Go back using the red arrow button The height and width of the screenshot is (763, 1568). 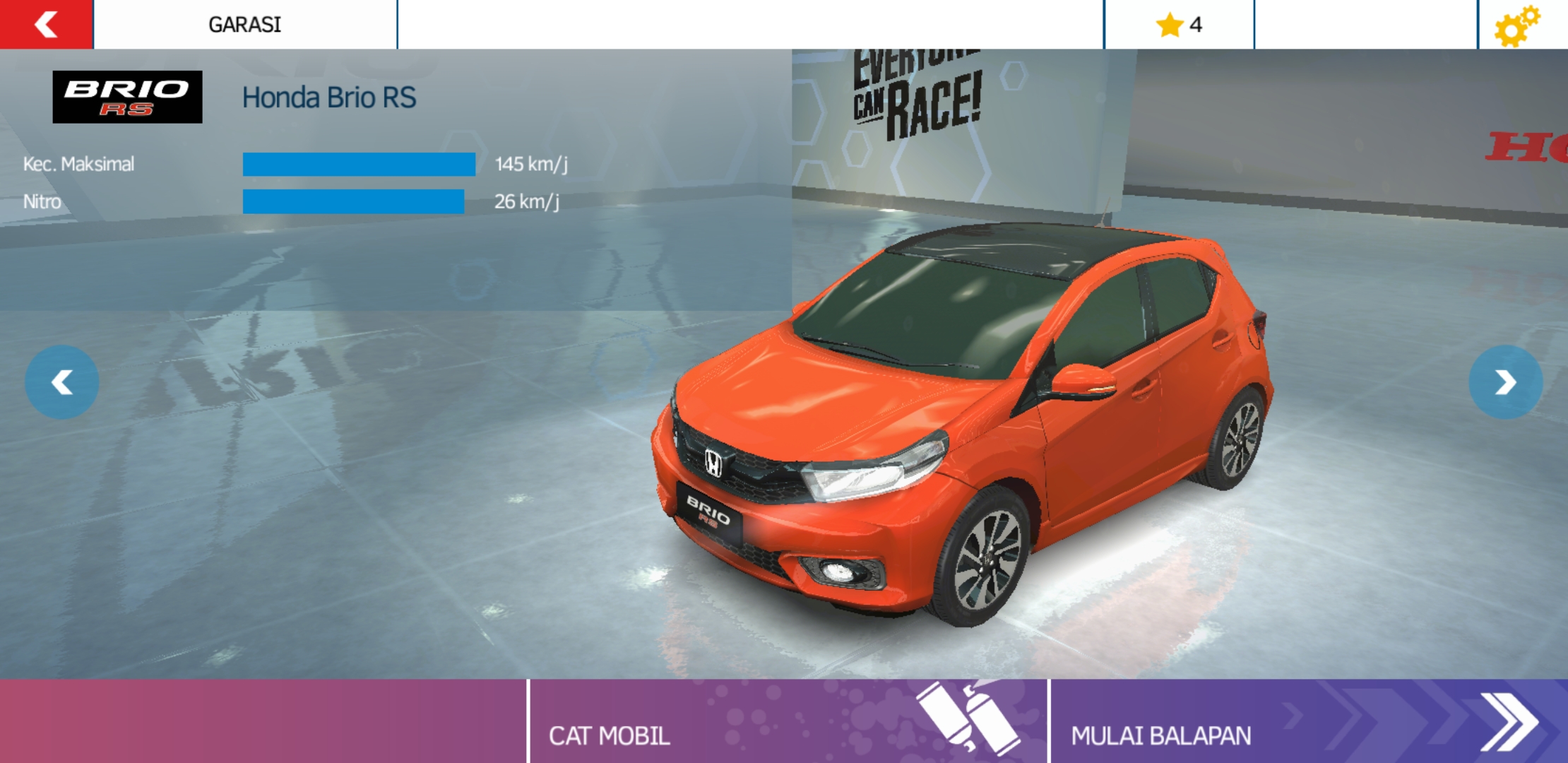click(x=46, y=25)
